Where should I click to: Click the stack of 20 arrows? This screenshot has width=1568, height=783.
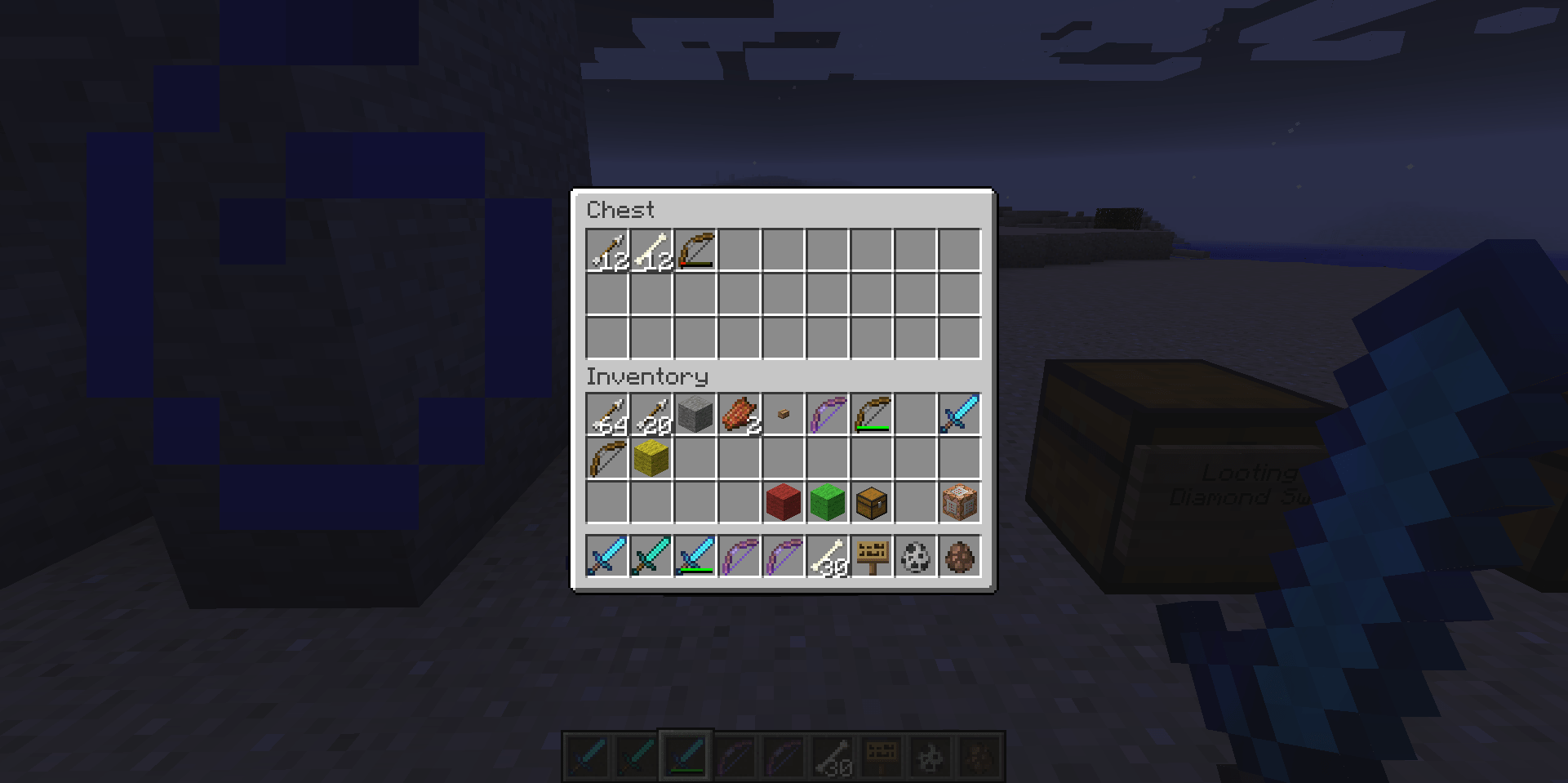pyautogui.click(x=651, y=414)
